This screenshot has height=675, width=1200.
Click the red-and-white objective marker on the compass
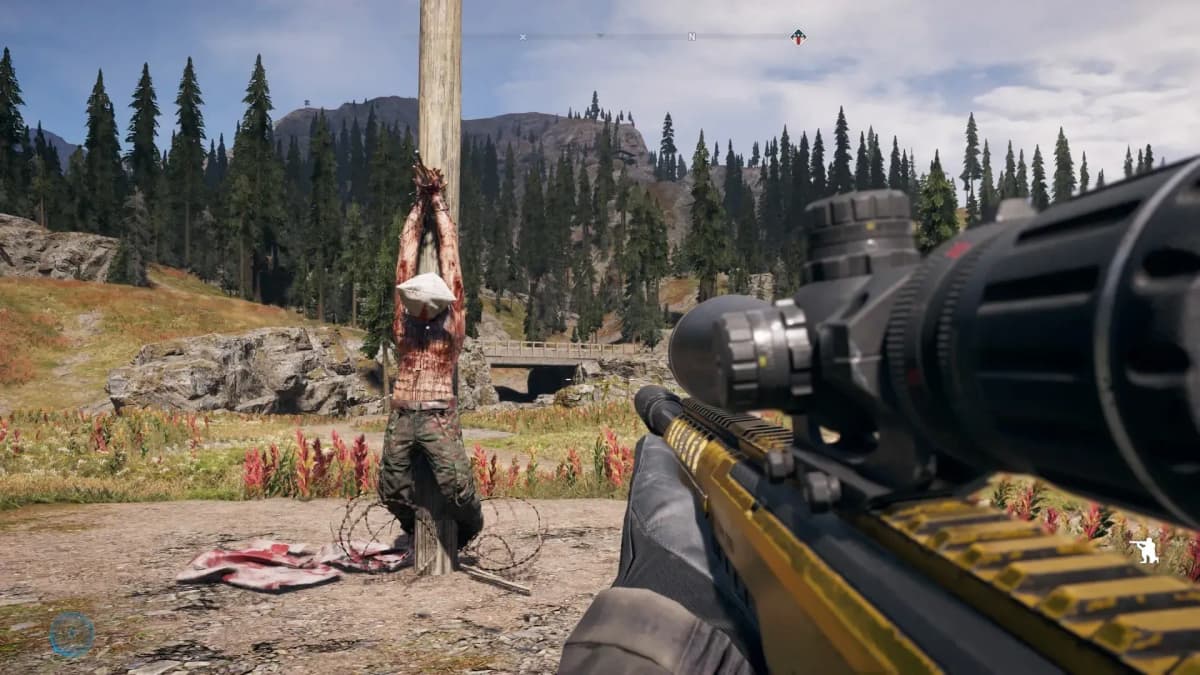coord(797,37)
